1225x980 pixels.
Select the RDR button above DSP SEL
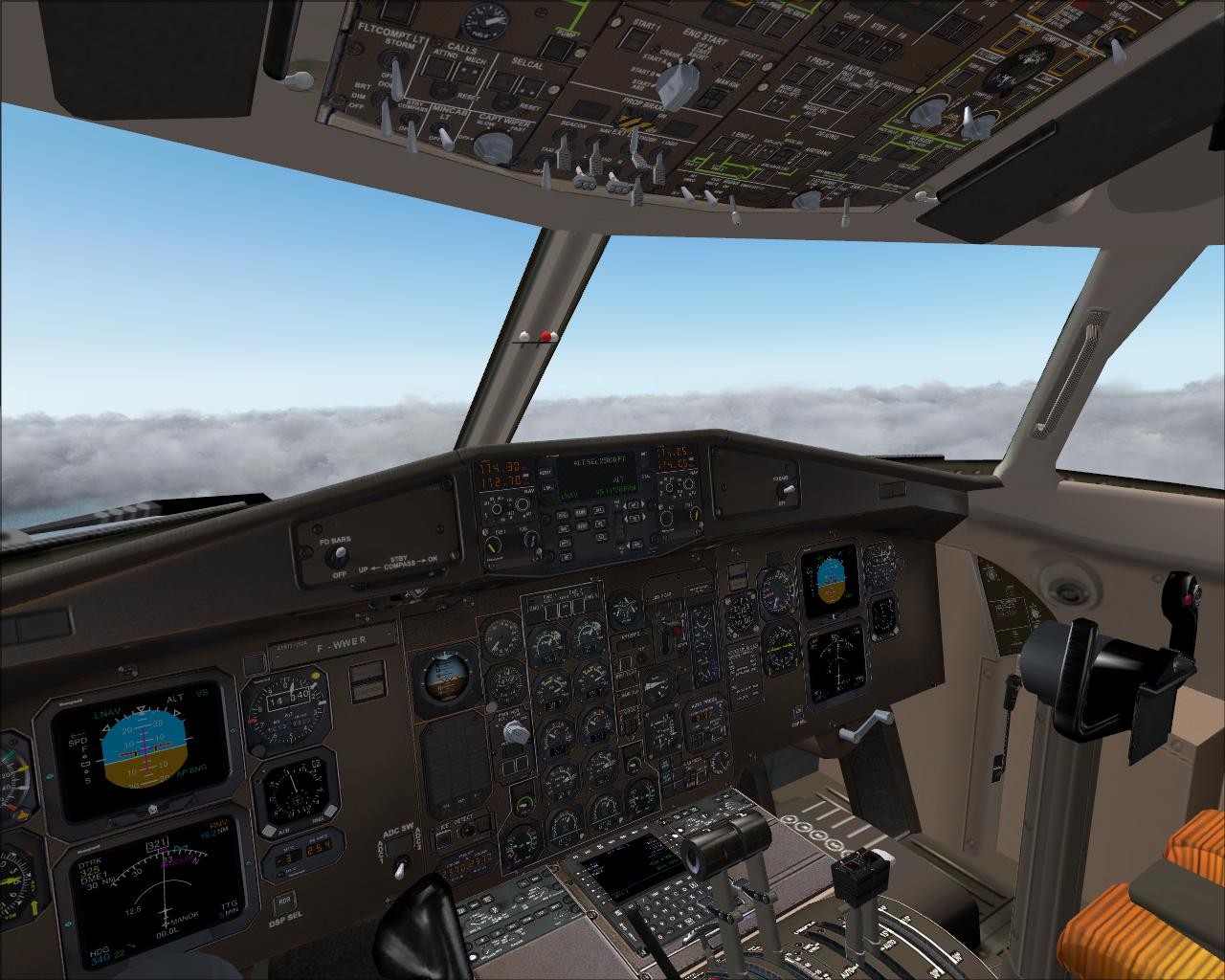(284, 902)
